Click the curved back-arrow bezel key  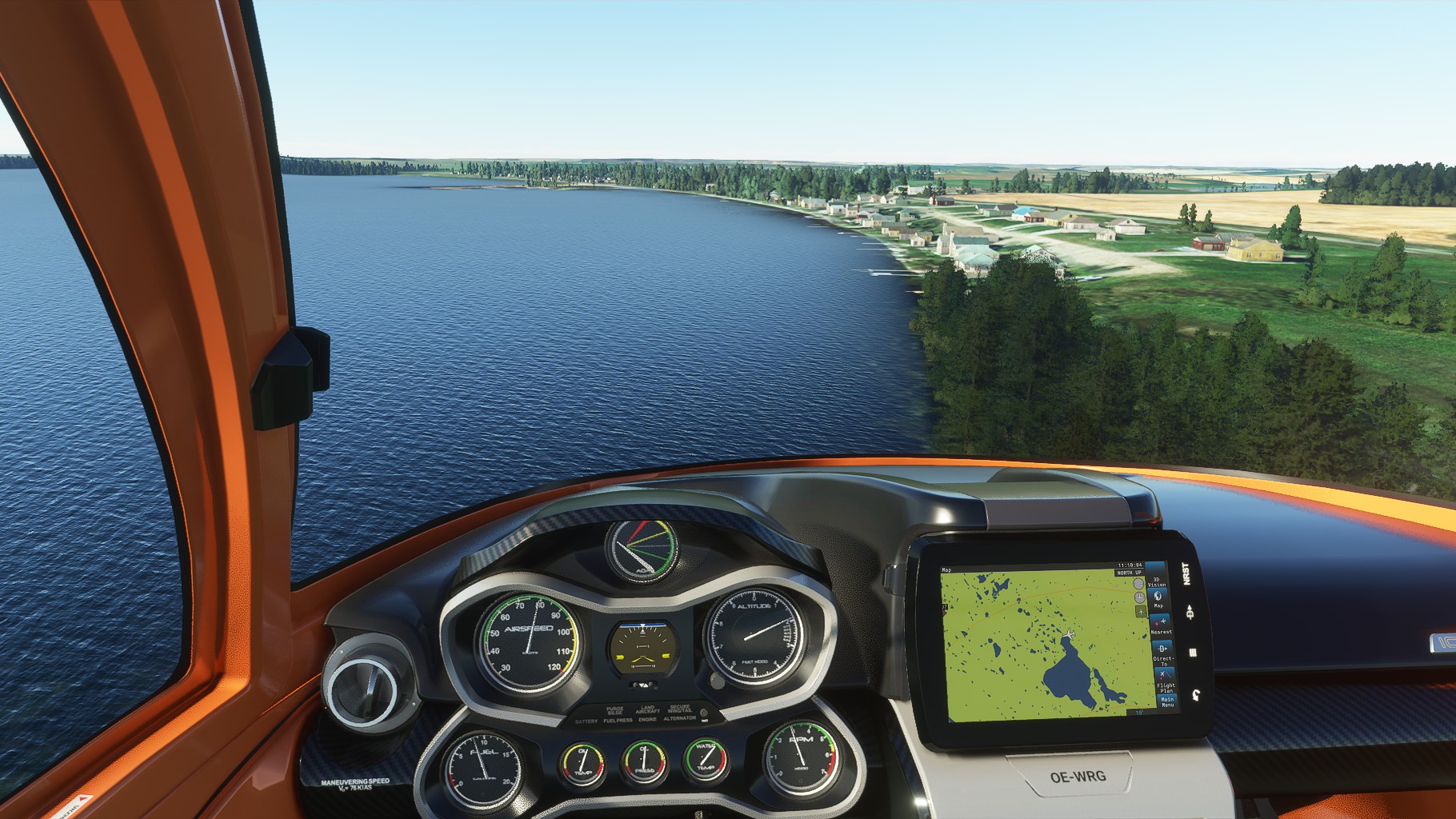(x=1194, y=693)
